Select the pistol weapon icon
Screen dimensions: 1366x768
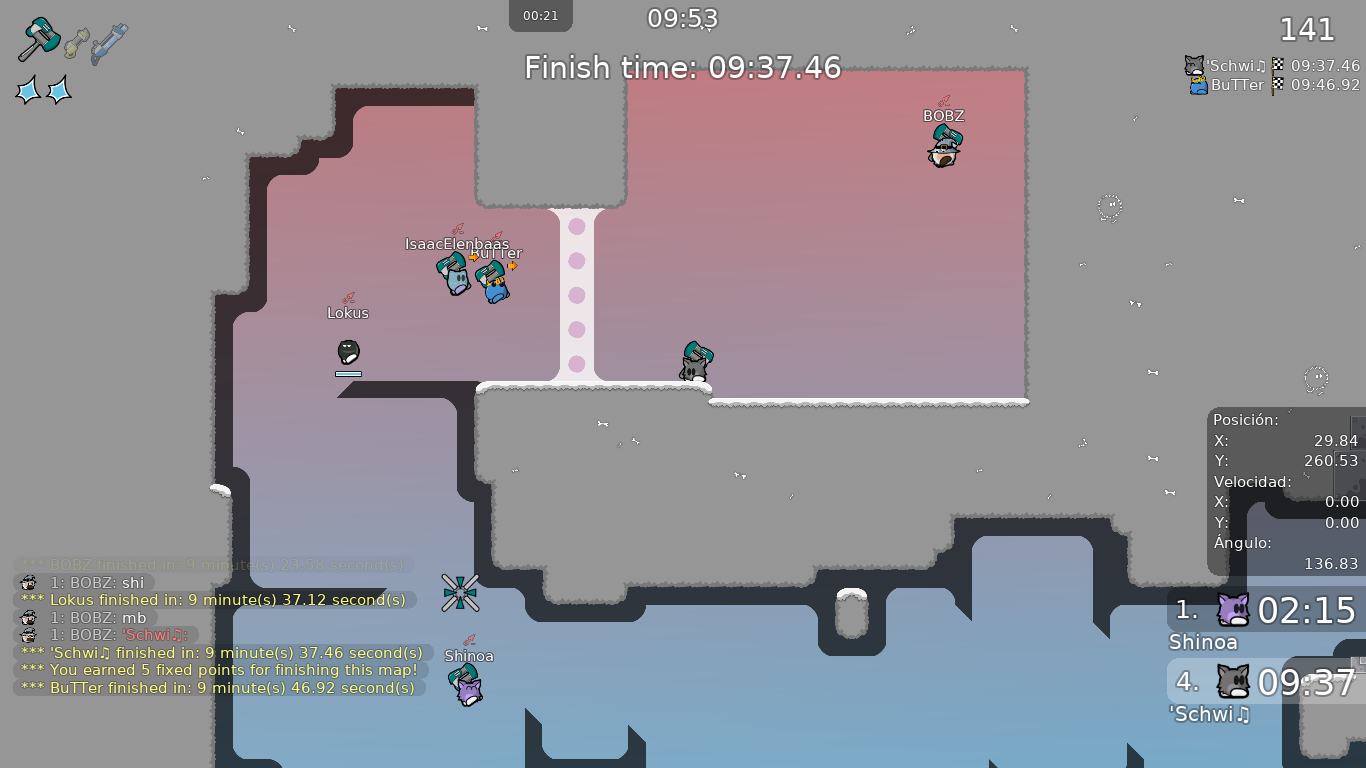pos(77,43)
